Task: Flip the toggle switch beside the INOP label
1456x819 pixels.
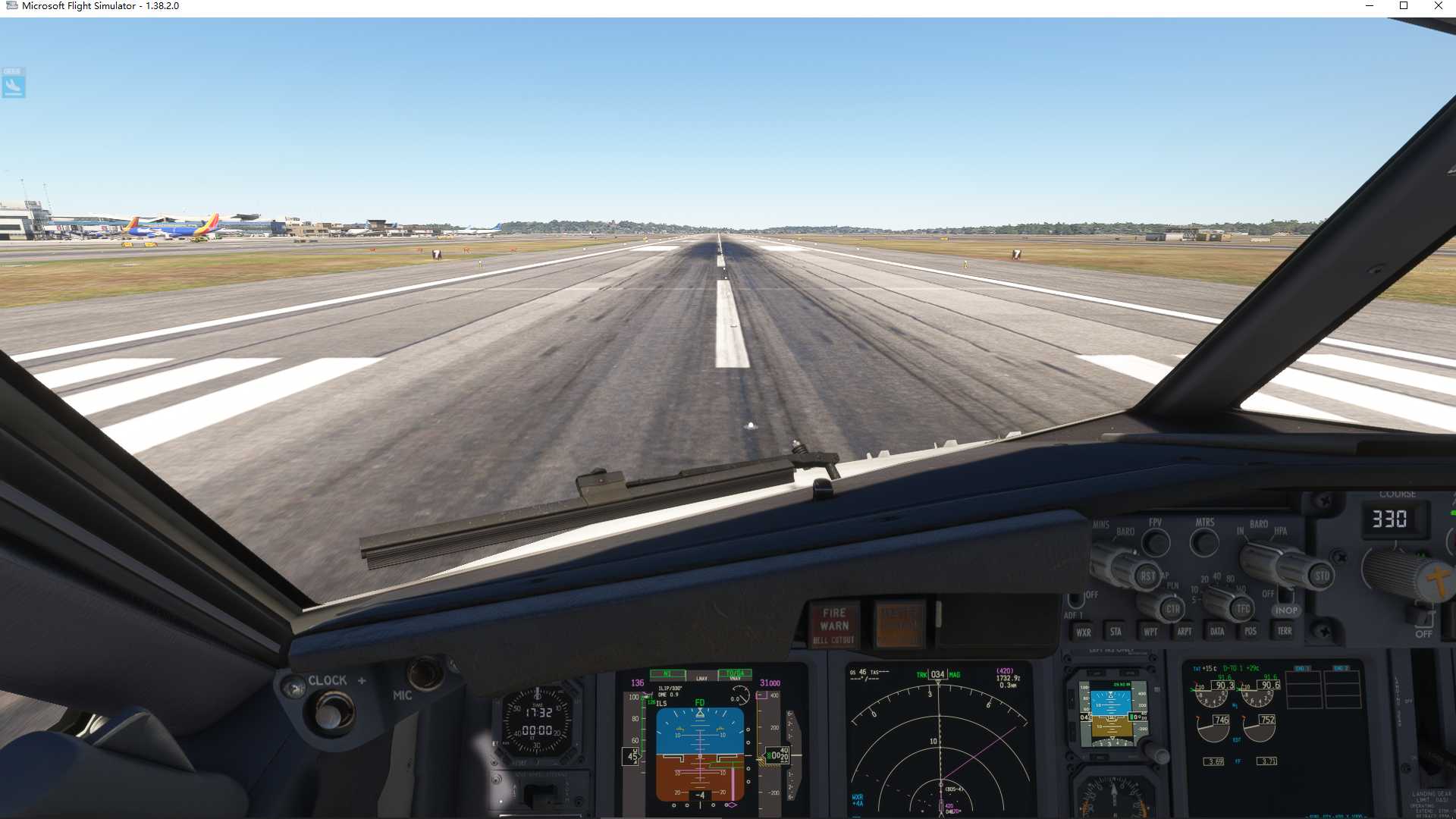Action: point(1287,595)
